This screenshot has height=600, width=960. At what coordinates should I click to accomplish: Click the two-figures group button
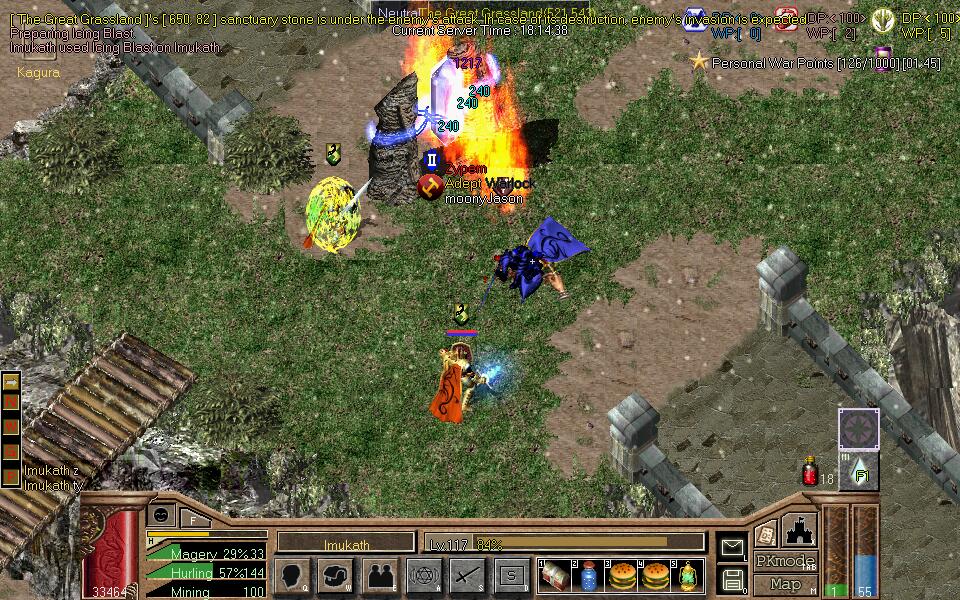click(x=380, y=576)
